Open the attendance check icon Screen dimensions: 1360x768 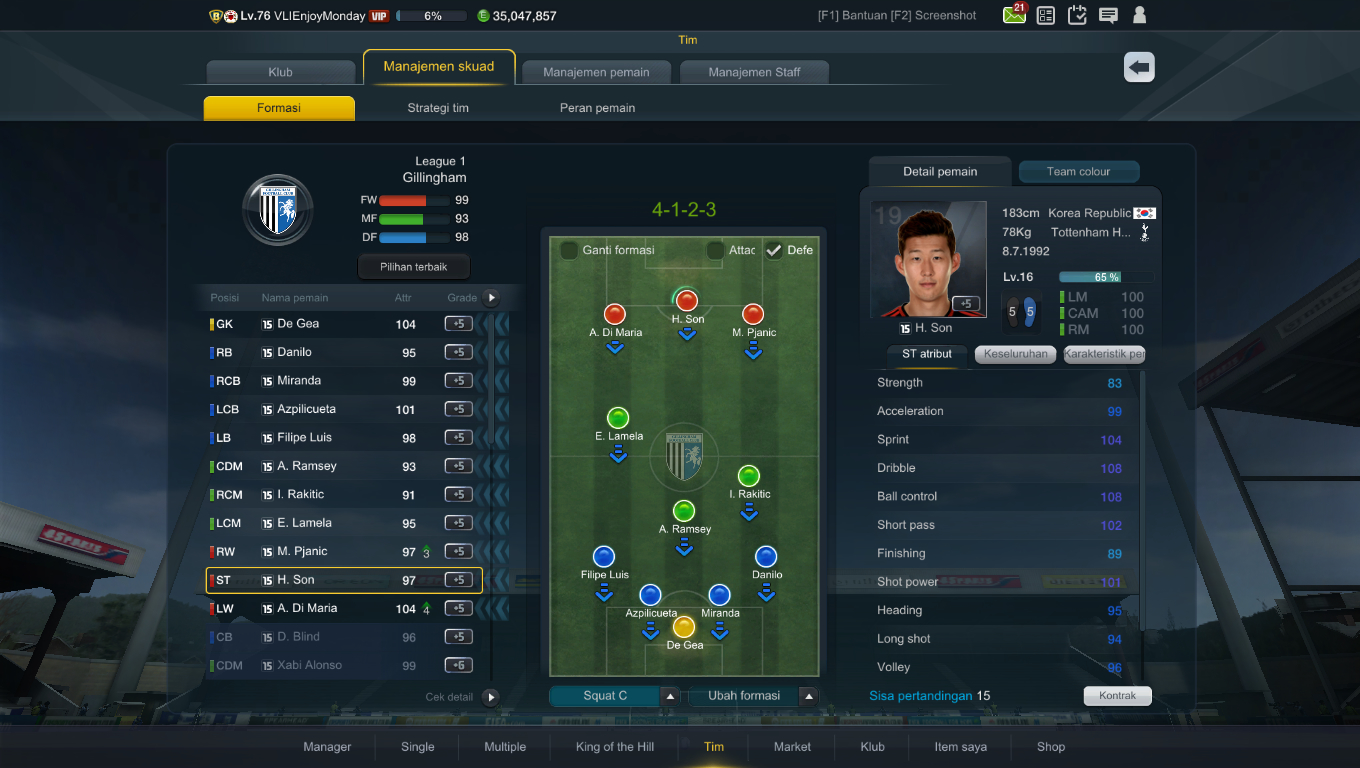pos(1077,15)
